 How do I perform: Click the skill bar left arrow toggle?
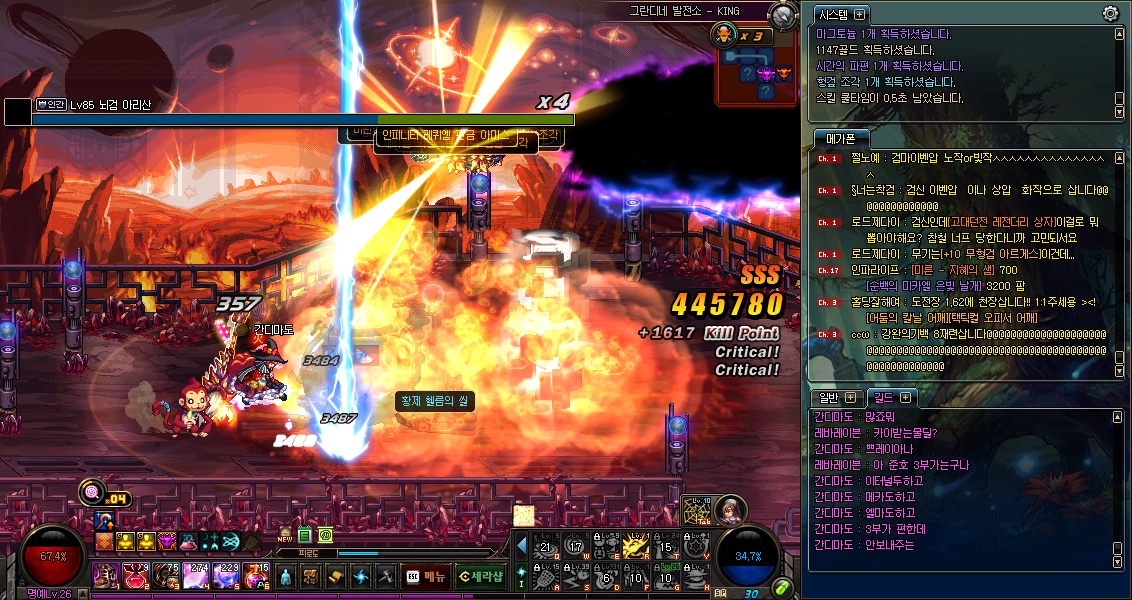[521, 544]
